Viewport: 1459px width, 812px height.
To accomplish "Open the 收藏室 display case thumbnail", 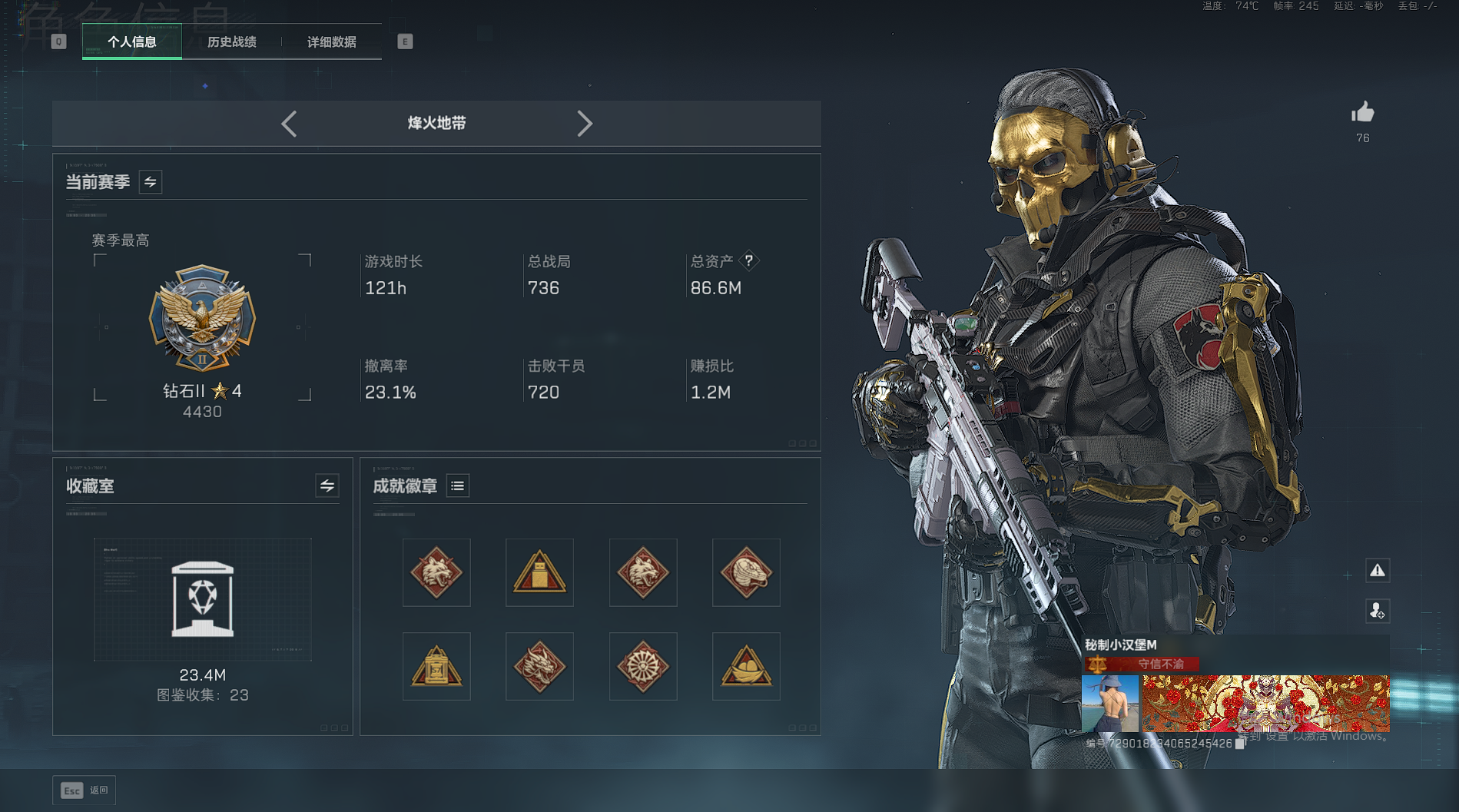I will click(203, 599).
